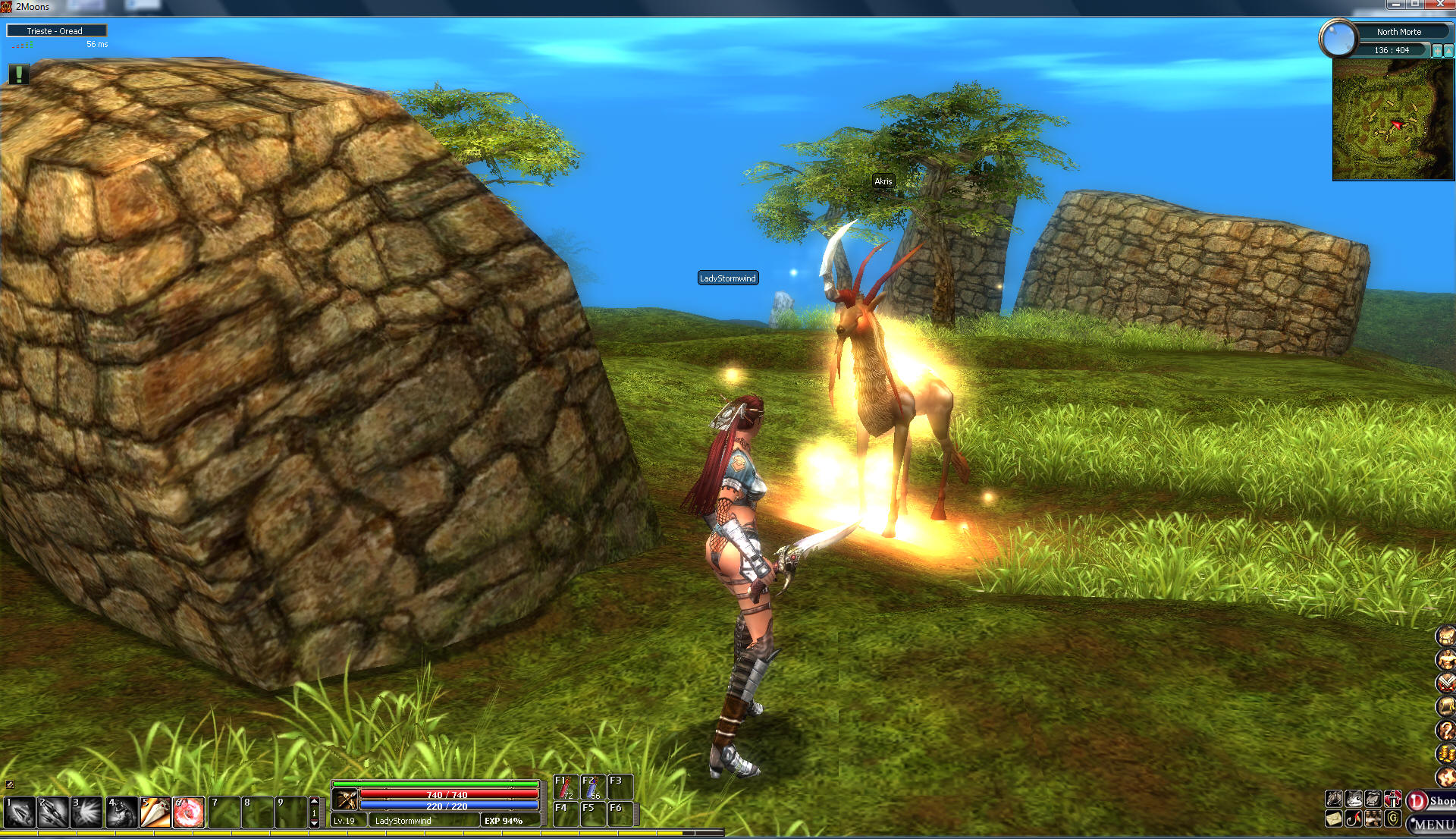Open the guild shield icon

tap(1393, 819)
